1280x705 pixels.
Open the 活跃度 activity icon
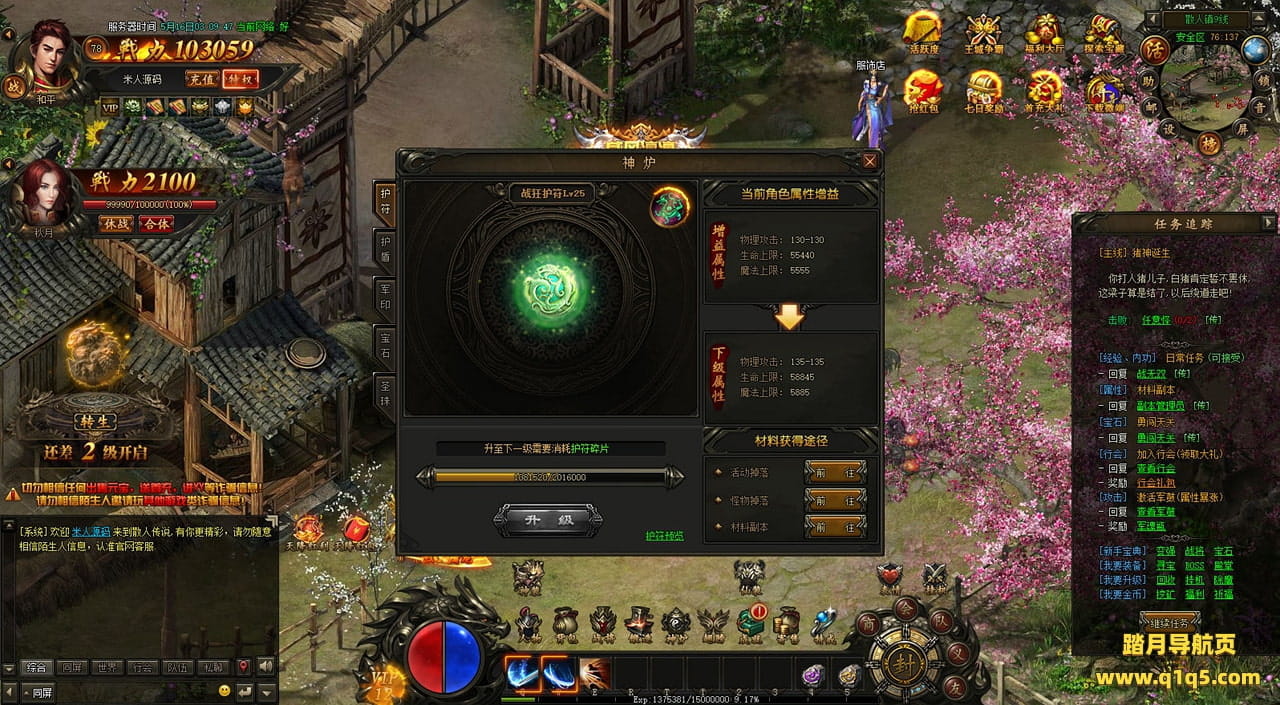click(x=924, y=33)
